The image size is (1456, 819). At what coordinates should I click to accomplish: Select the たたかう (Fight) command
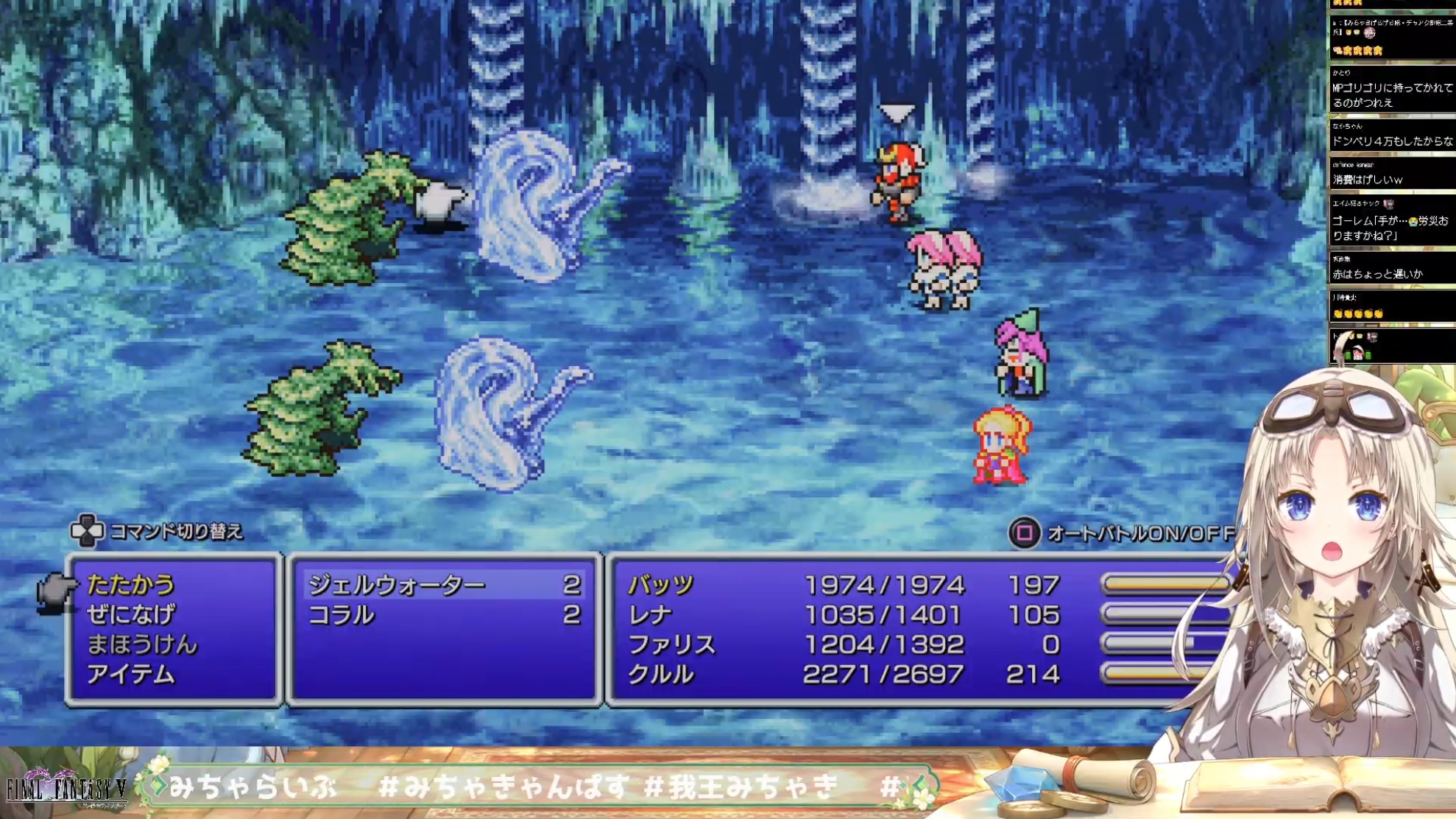131,585
